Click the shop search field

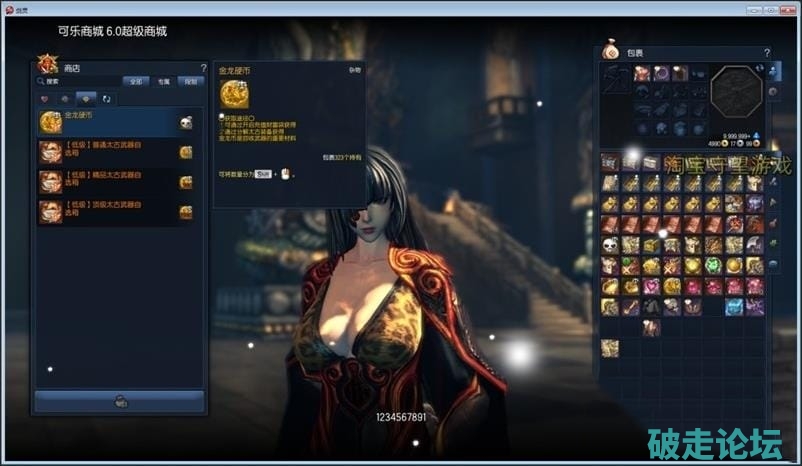[x=80, y=81]
